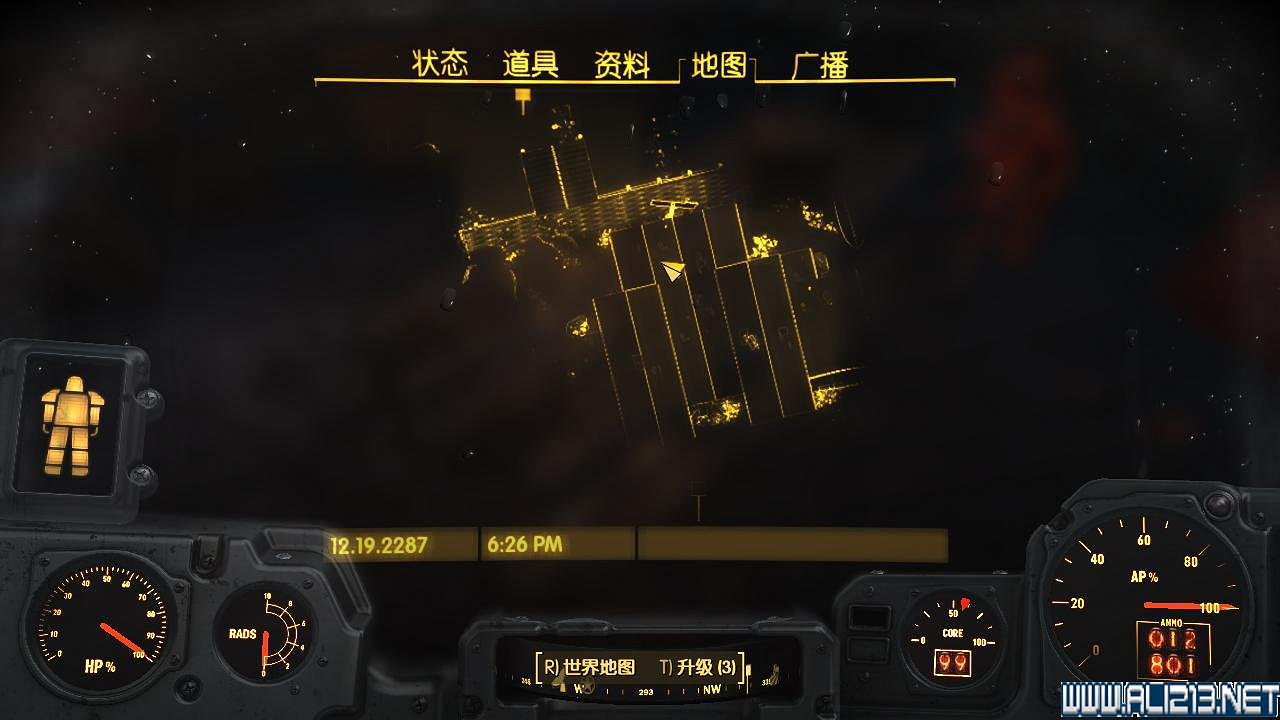Switch to the 资料 data tab

point(621,62)
